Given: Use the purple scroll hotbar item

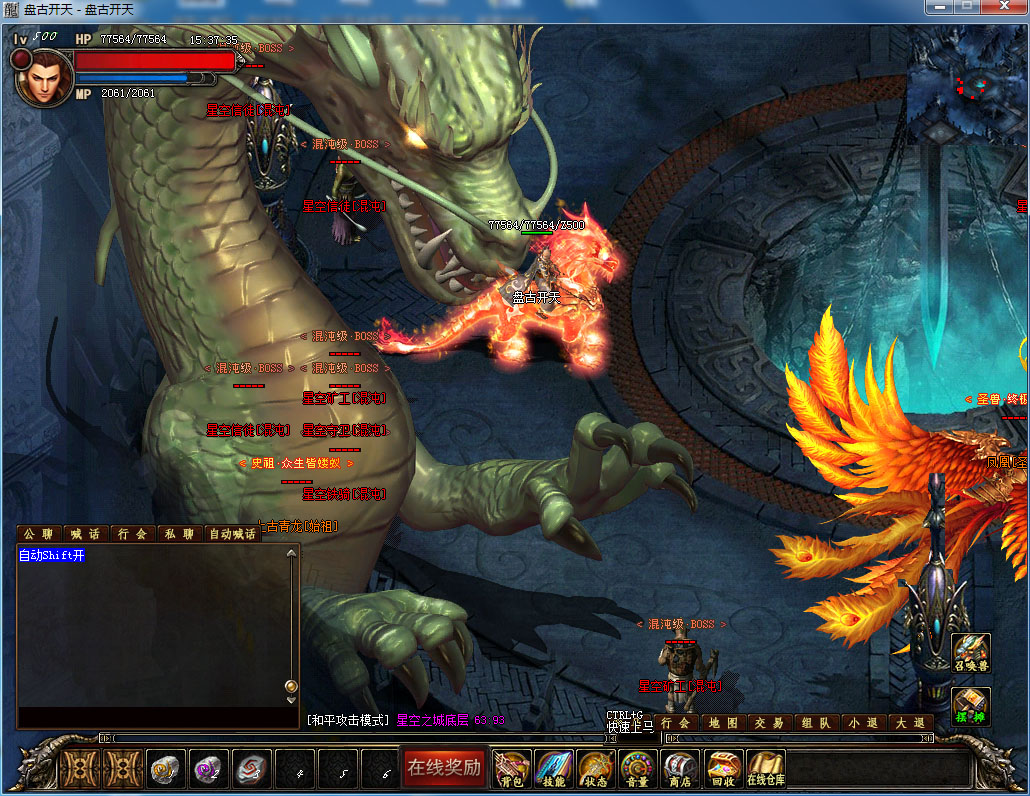Looking at the screenshot, I should click(x=209, y=768).
